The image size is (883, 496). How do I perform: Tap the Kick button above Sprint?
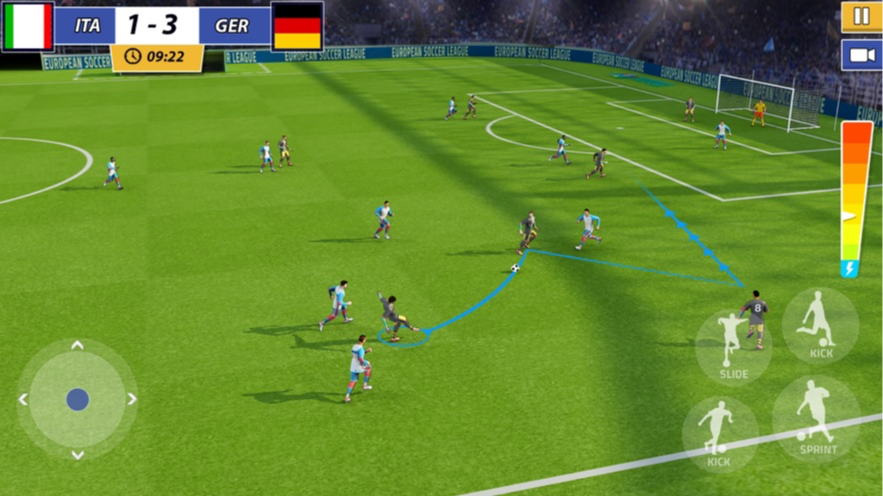click(820, 325)
